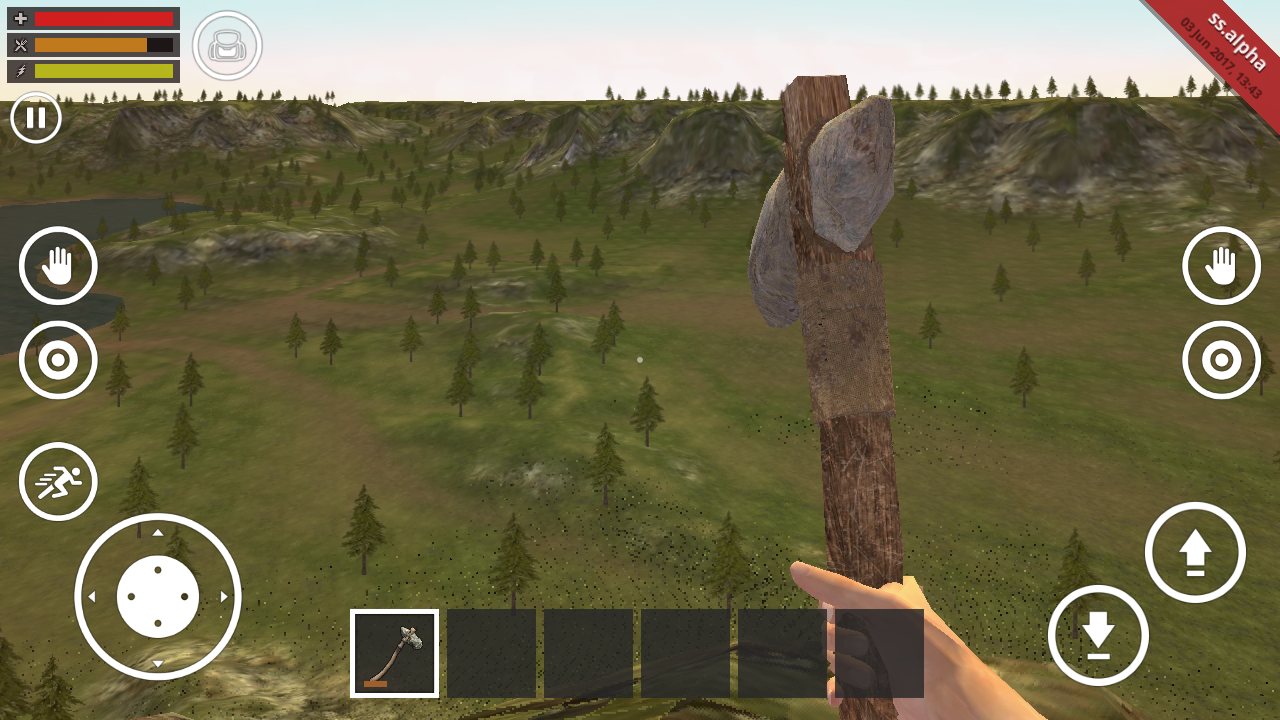1280x720 pixels.
Task: Select the stone axe hotbar slot
Action: click(x=395, y=653)
